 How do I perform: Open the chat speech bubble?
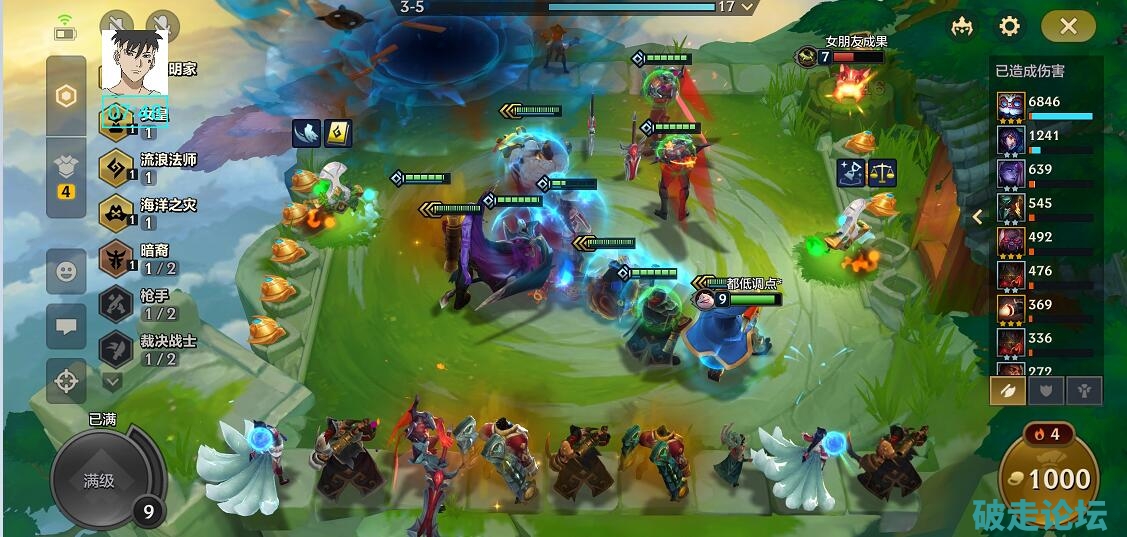(66, 326)
